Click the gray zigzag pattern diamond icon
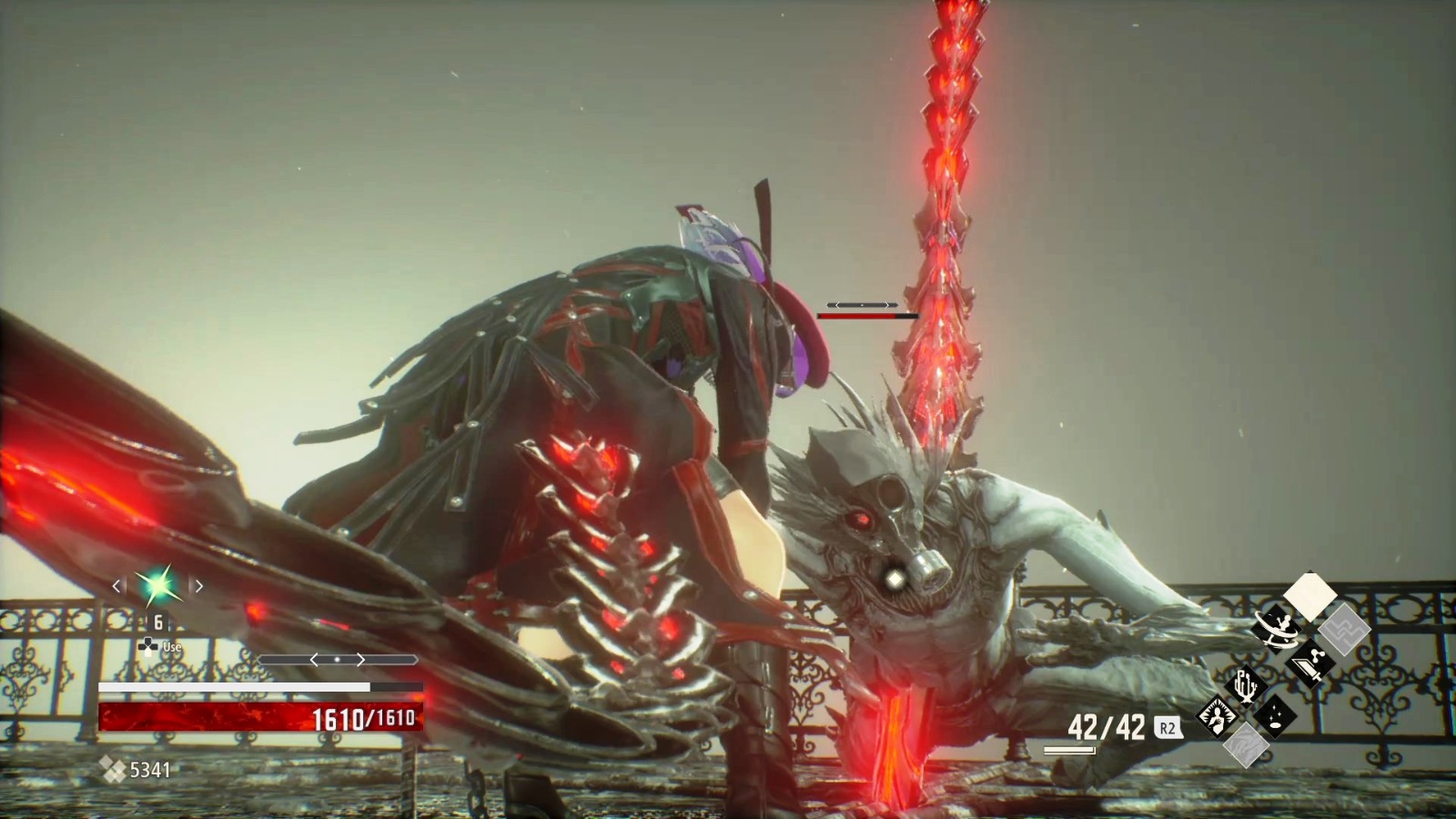1456x819 pixels. click(1343, 630)
